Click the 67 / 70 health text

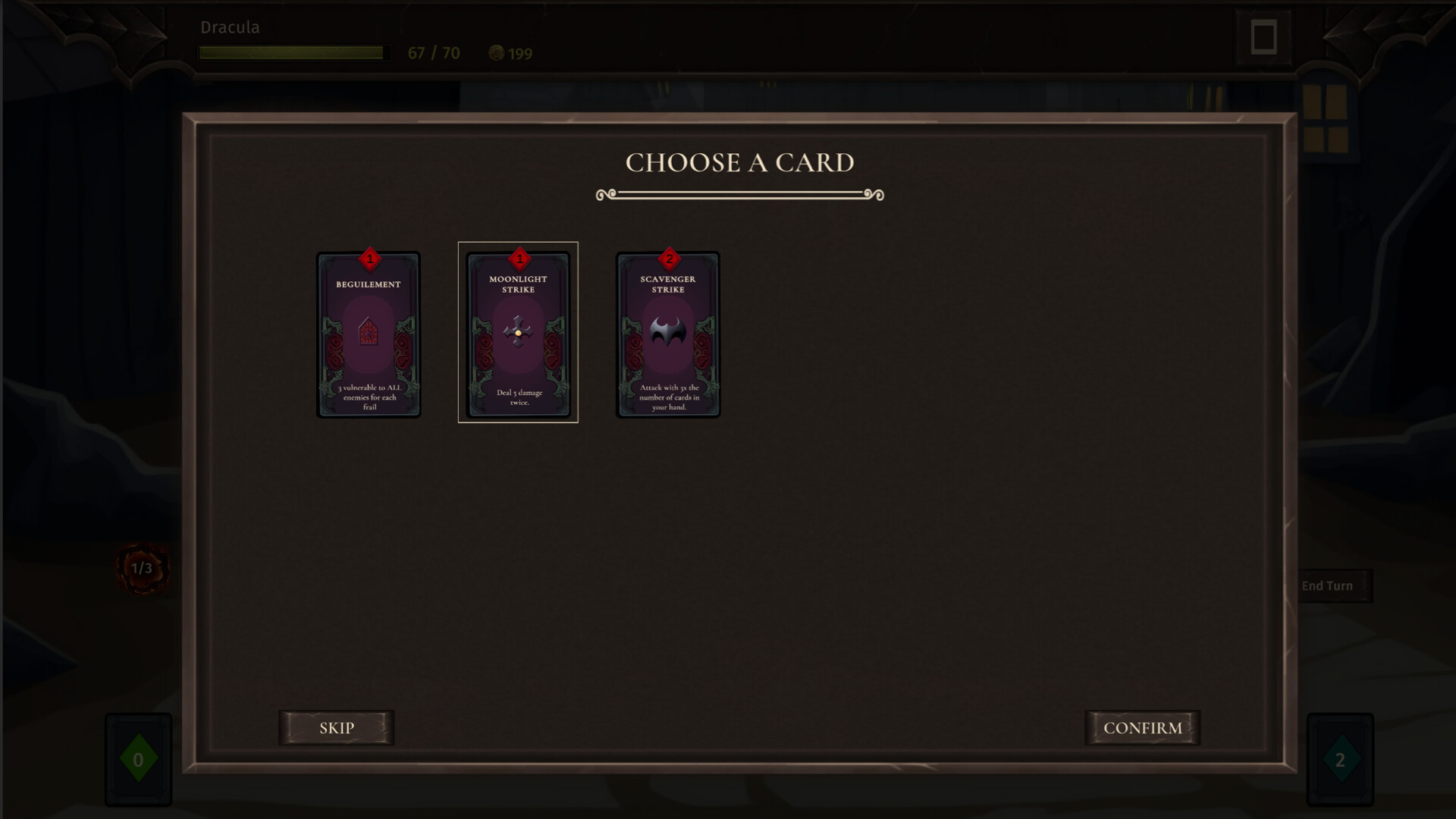coord(432,53)
